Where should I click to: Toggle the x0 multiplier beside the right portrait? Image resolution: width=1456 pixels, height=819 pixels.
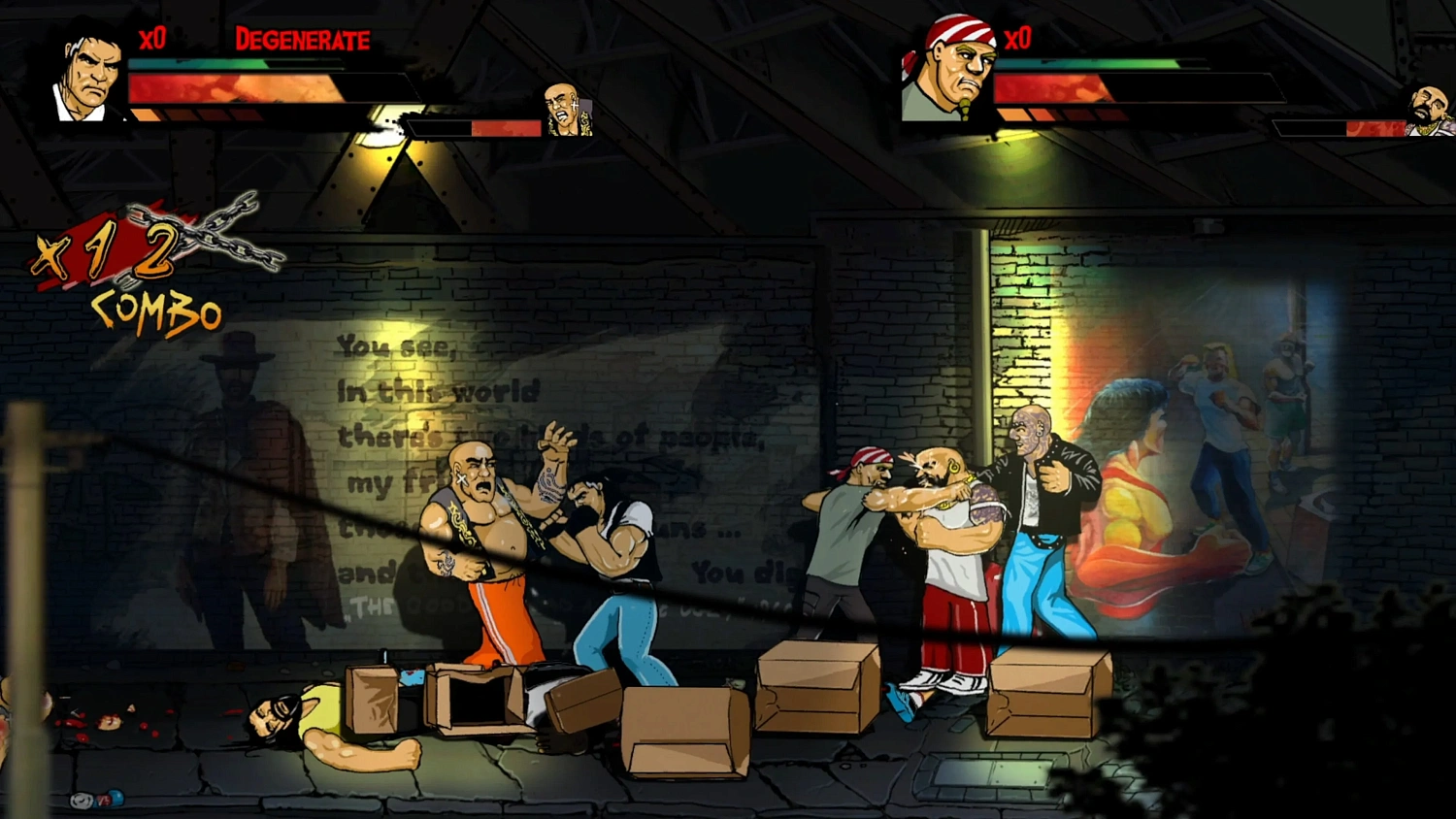click(x=1019, y=41)
